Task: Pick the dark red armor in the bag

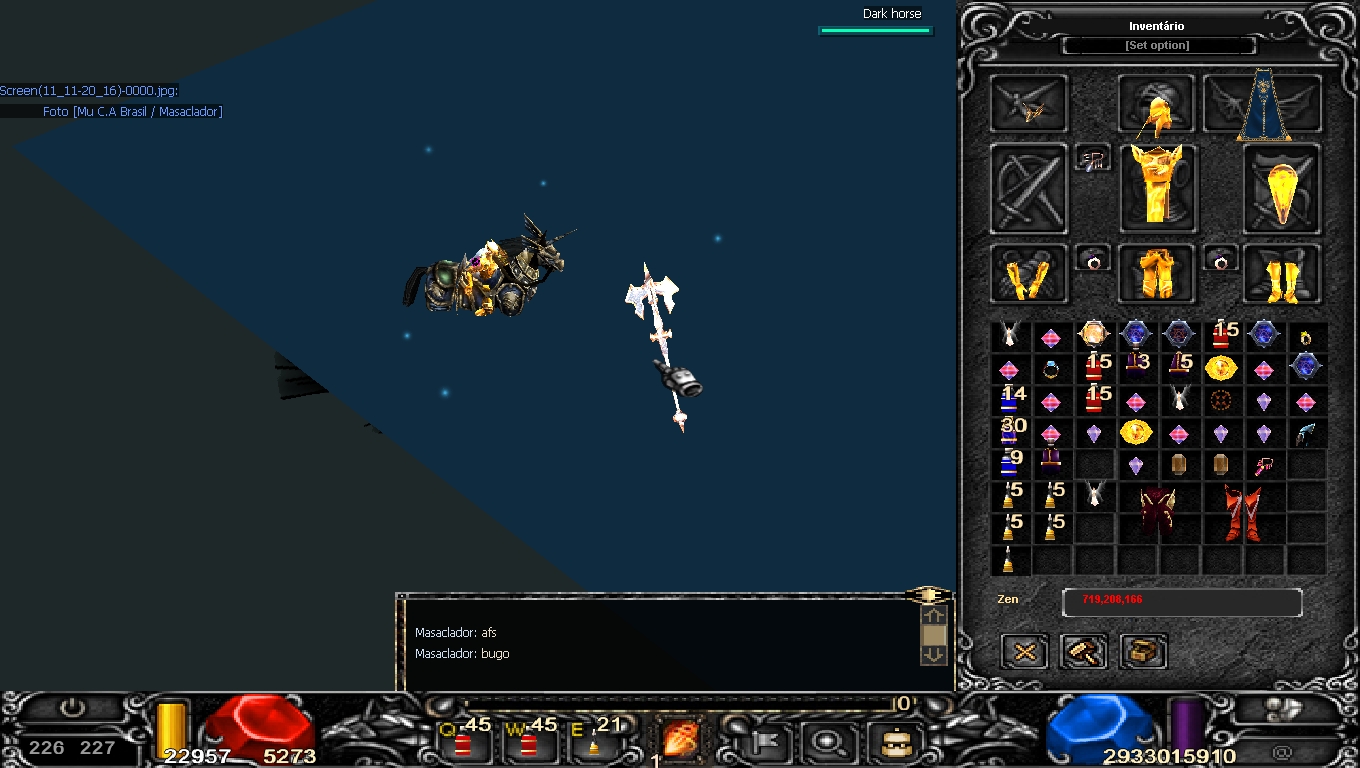Action: coord(1157,511)
